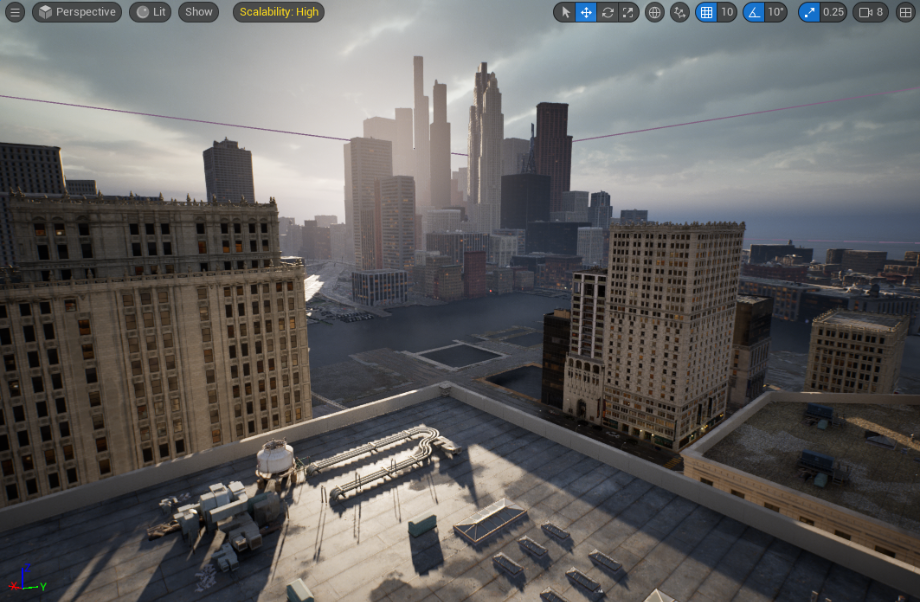Choose the translate move tool
920x602 pixels.
(586, 12)
